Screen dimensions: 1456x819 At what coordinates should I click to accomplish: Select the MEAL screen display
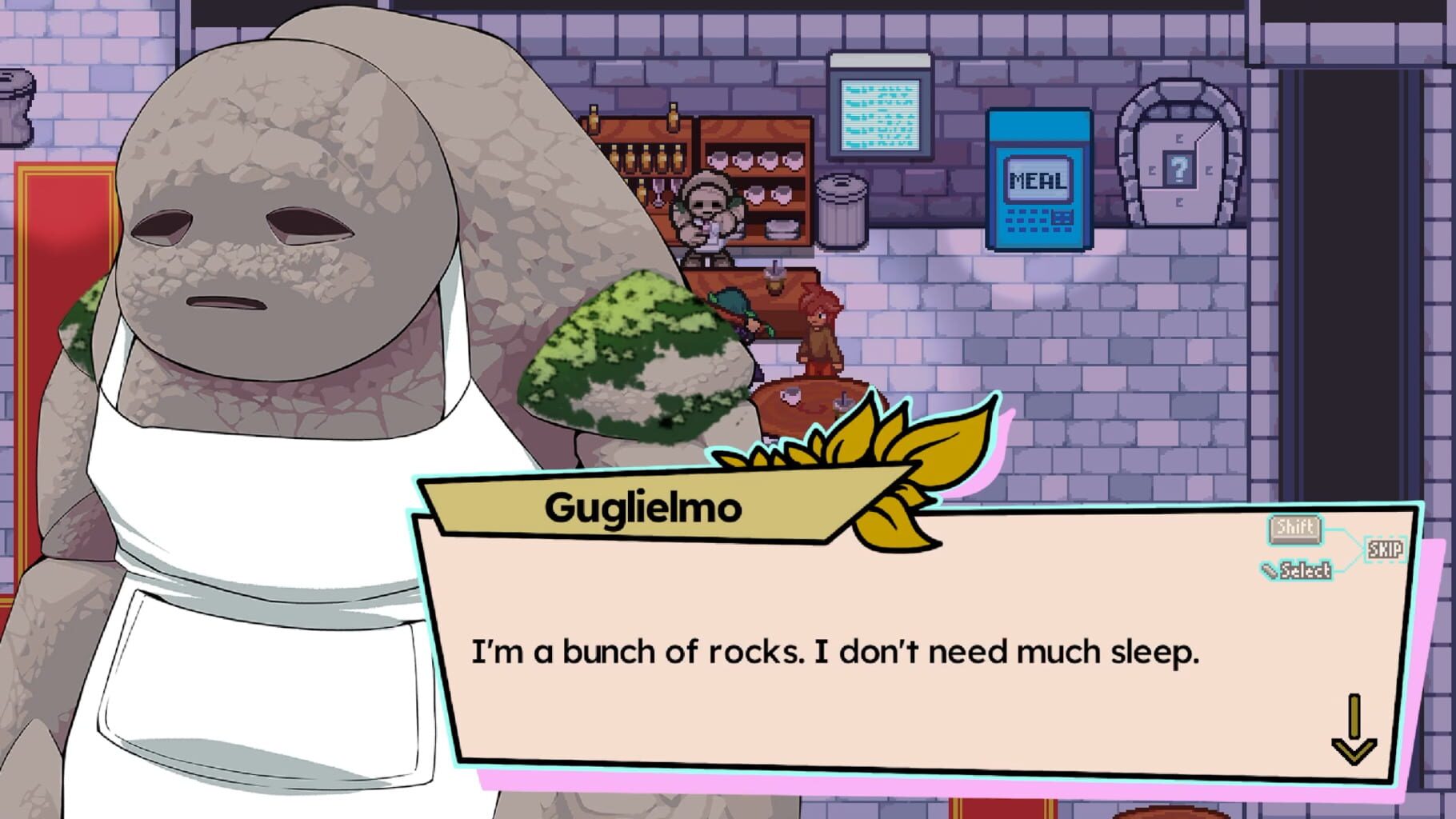tap(1037, 178)
